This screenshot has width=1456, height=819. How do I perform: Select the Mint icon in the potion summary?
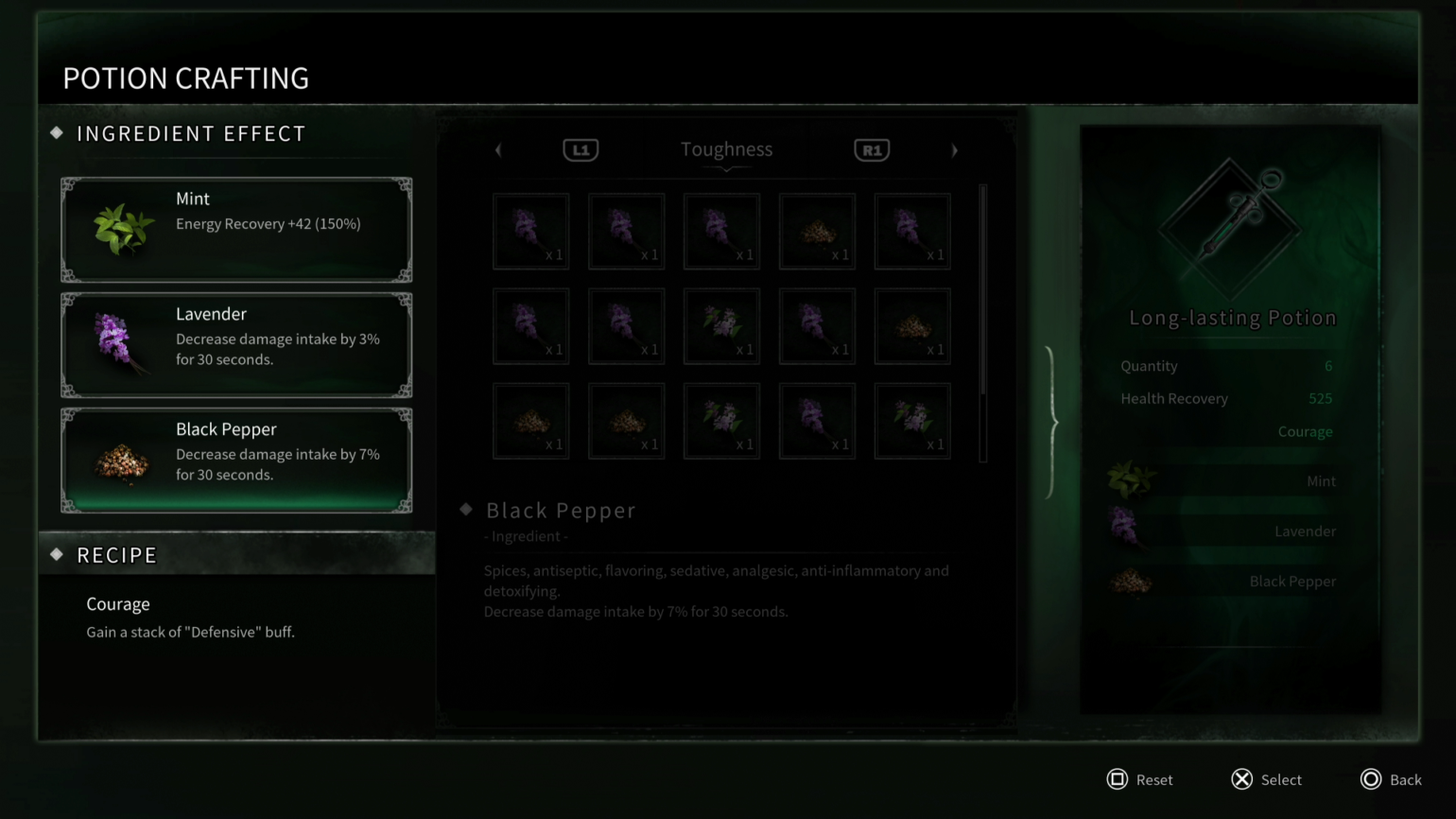(1131, 478)
